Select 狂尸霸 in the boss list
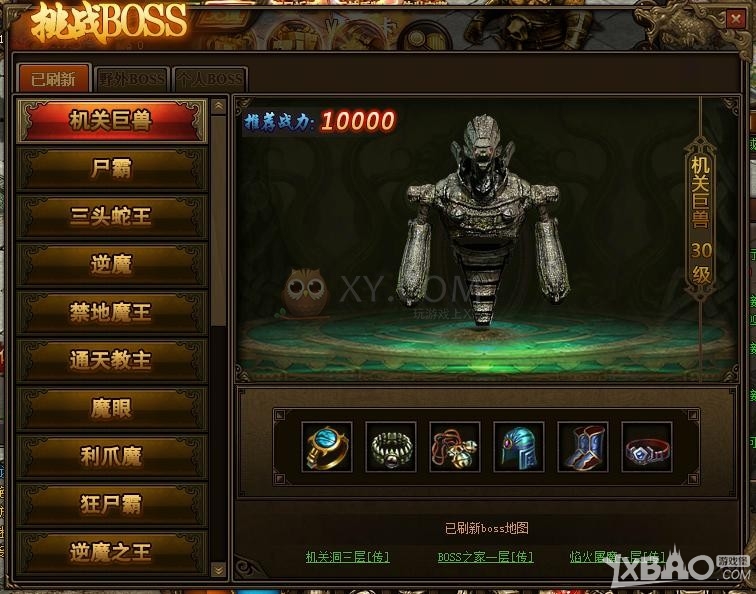 [x=111, y=504]
